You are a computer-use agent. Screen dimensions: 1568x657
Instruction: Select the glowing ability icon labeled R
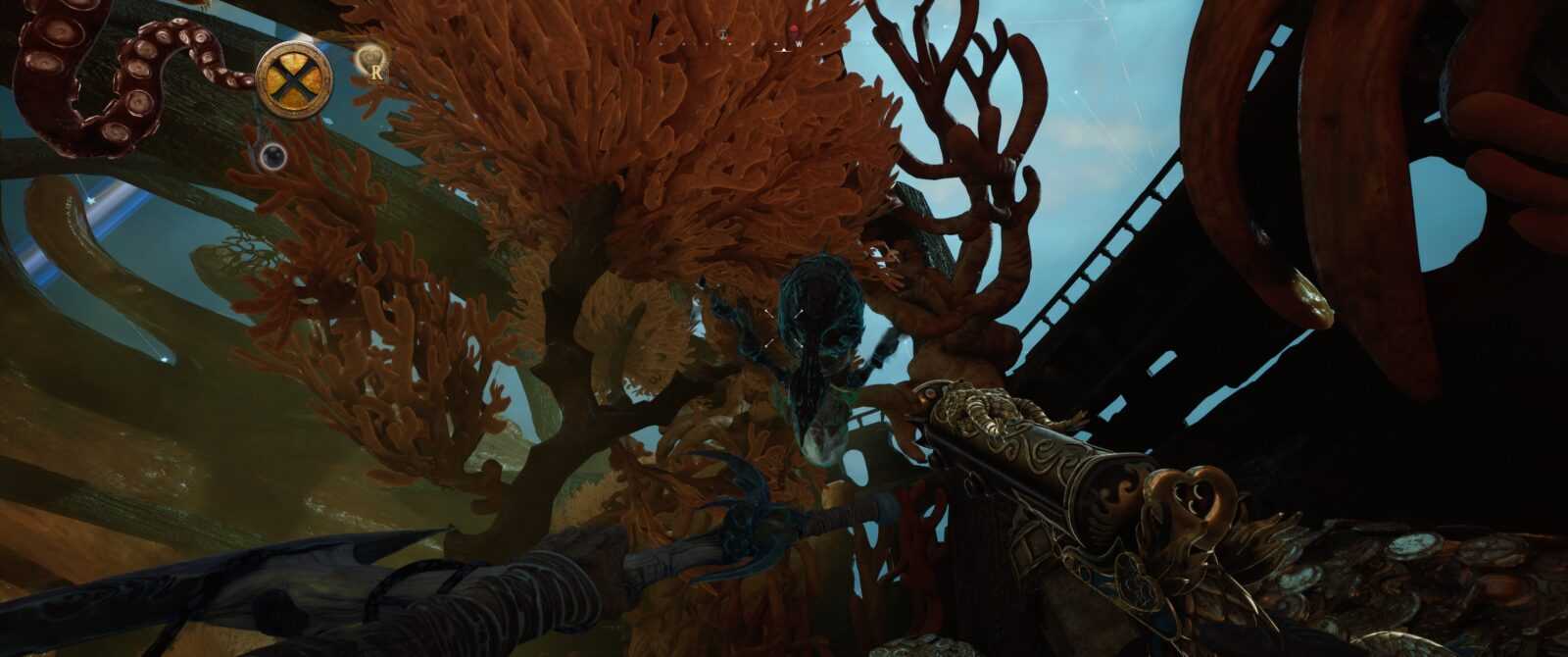click(x=372, y=62)
